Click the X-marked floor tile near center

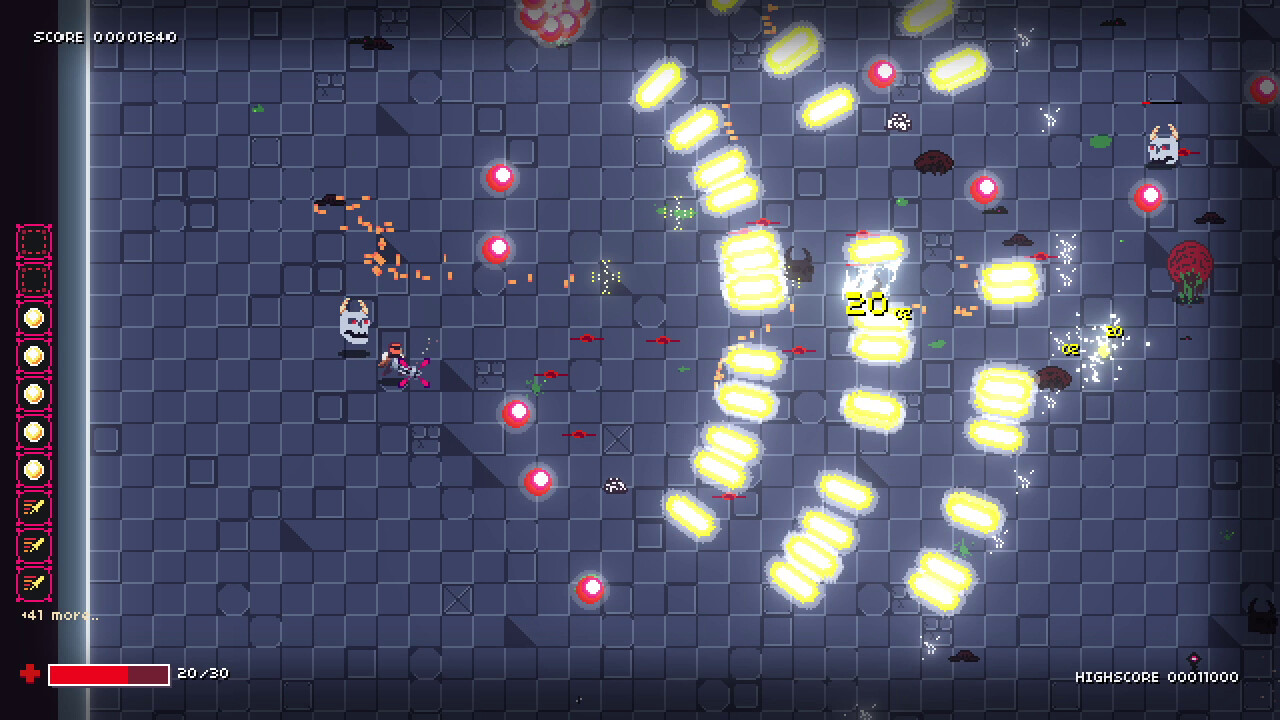(x=617, y=437)
